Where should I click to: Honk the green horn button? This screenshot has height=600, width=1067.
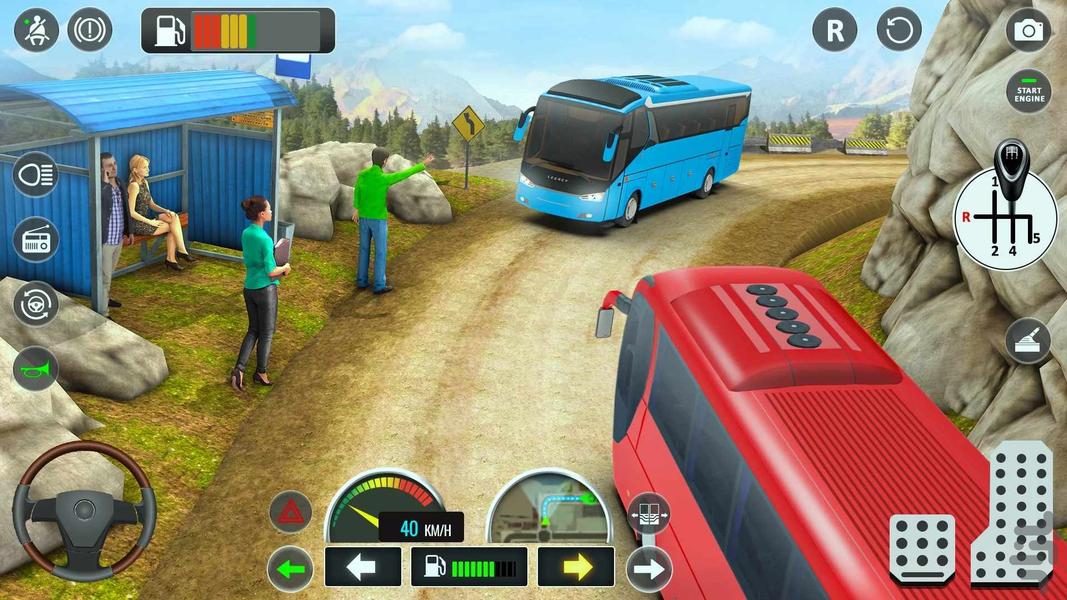tap(36, 368)
